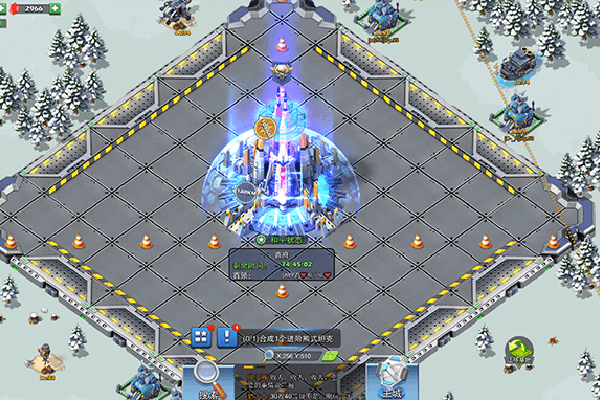Tap the green plus beside the 2966 gems
The image size is (600, 400).
pyautogui.click(x=54, y=9)
